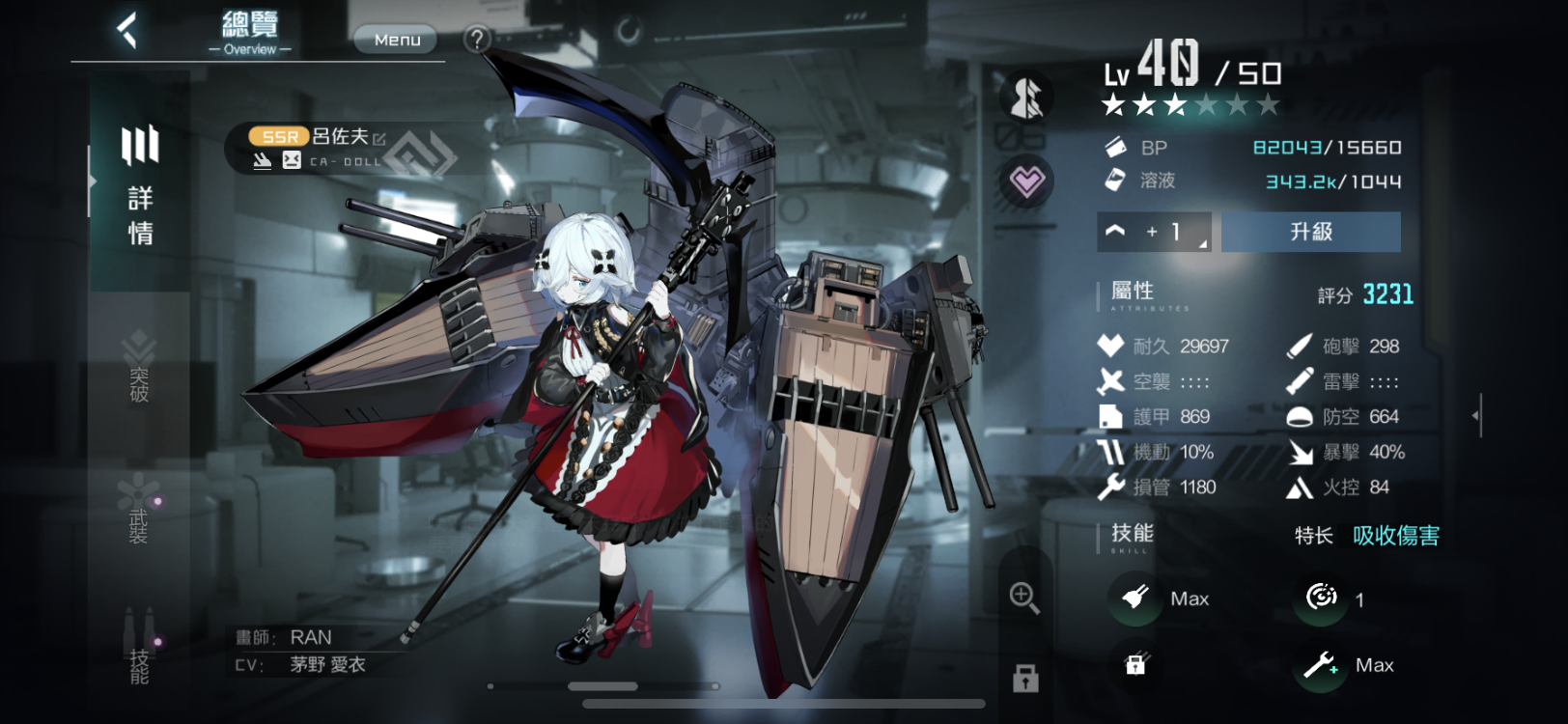The image size is (1568, 724).
Task: Switch to the 詳情 details tab
Action: (140, 183)
